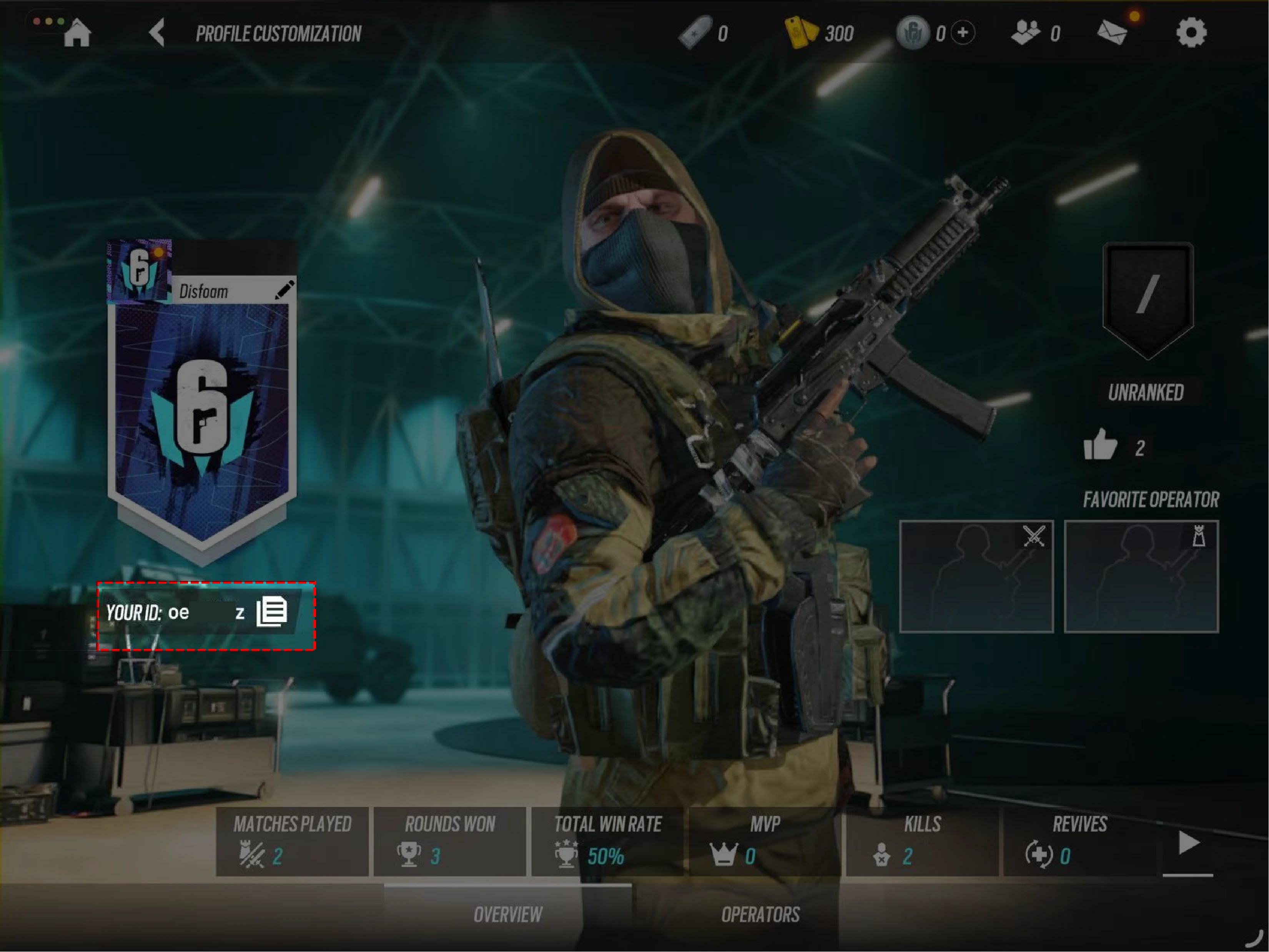
Task: Go to the home screen
Action: pyautogui.click(x=77, y=33)
